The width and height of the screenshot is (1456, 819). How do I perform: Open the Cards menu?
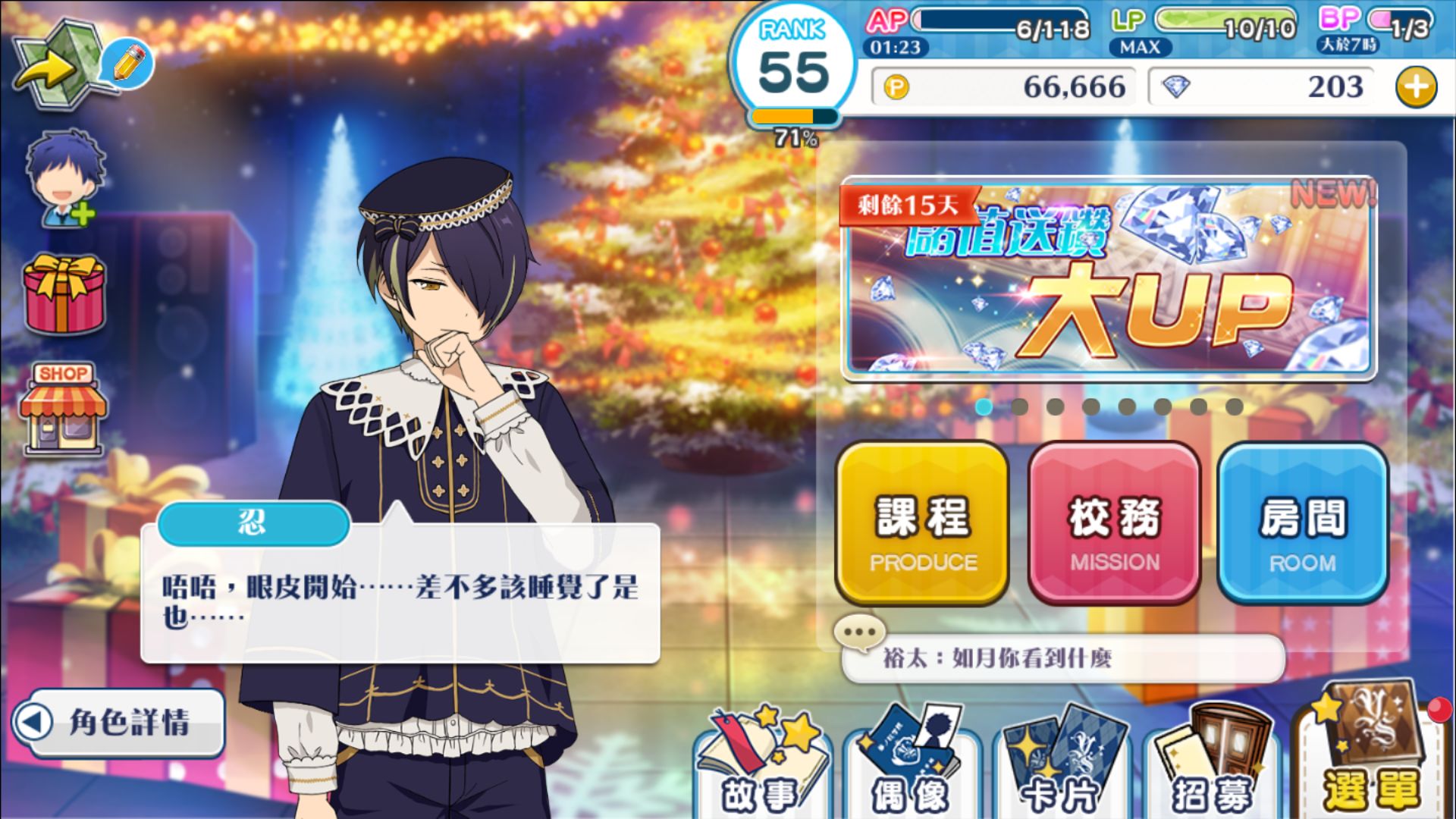[1060, 766]
